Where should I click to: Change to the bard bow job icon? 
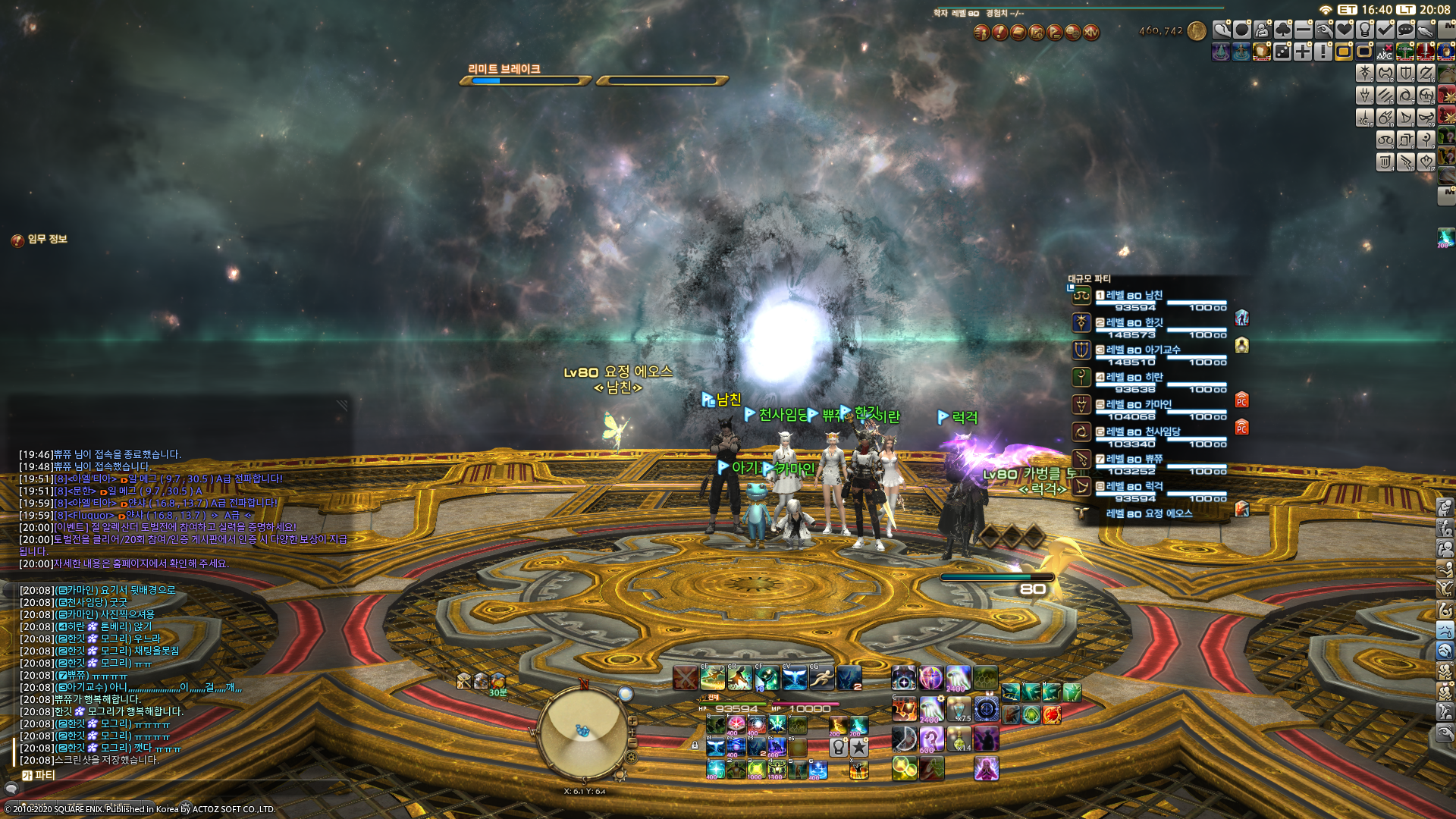(1406, 118)
